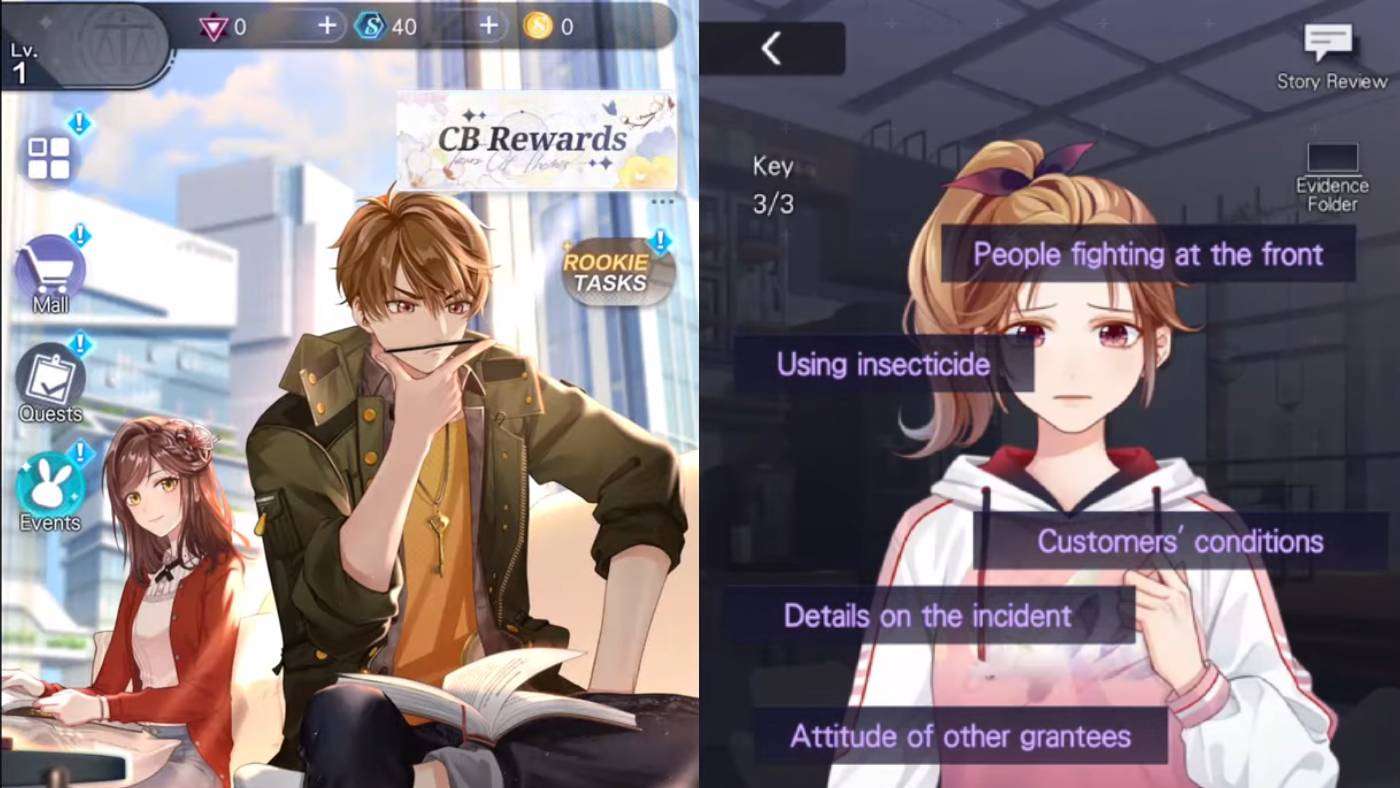Click the blue S-Chips currency icon
Viewport: 1400px width, 788px height.
tap(369, 26)
